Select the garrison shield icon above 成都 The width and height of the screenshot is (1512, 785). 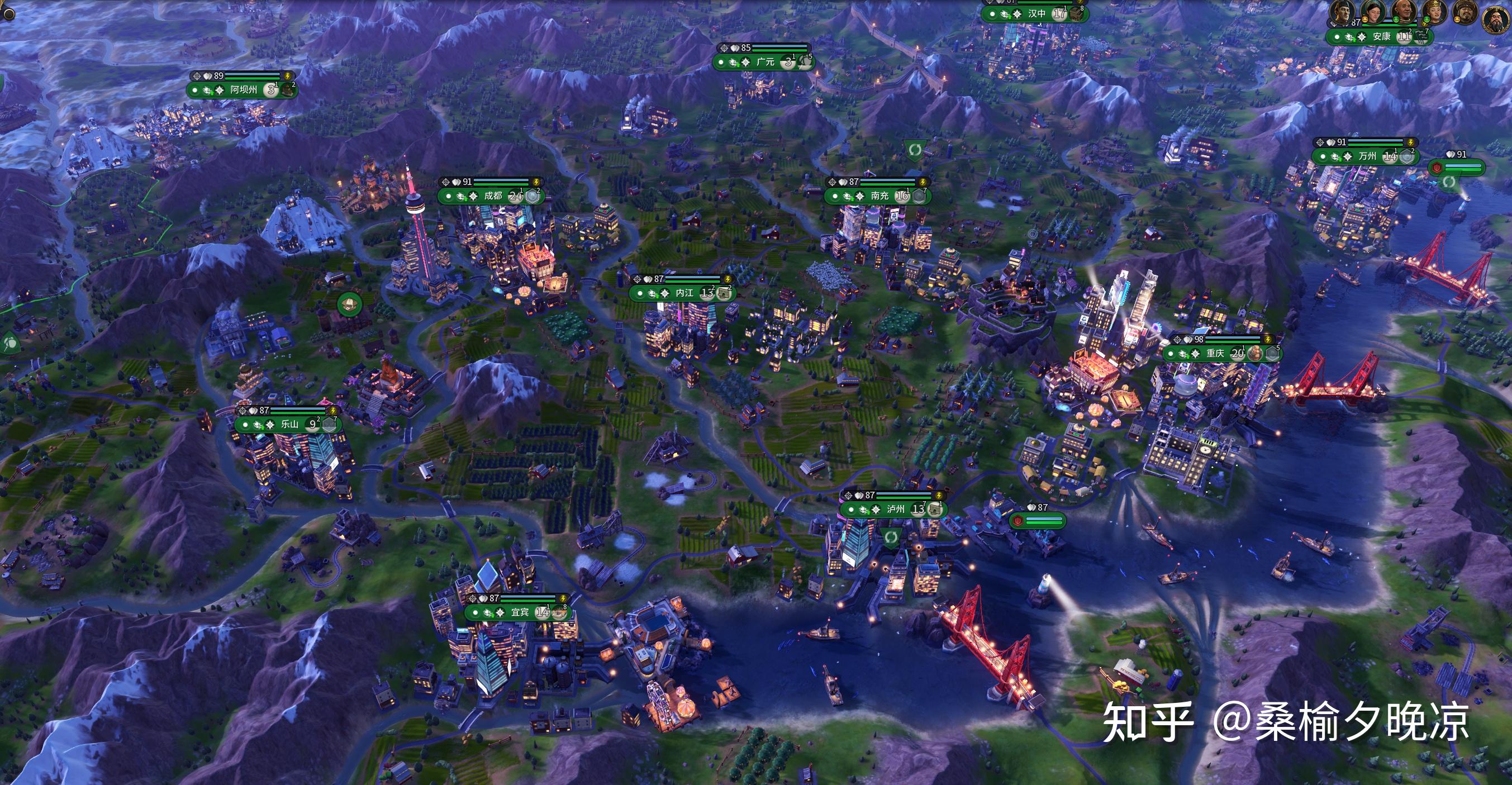(455, 183)
